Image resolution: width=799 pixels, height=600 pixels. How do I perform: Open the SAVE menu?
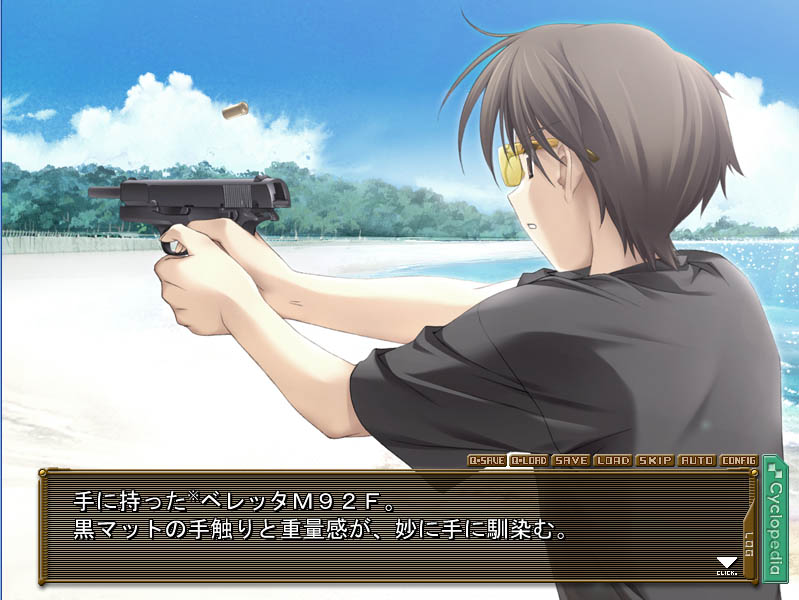(x=571, y=460)
